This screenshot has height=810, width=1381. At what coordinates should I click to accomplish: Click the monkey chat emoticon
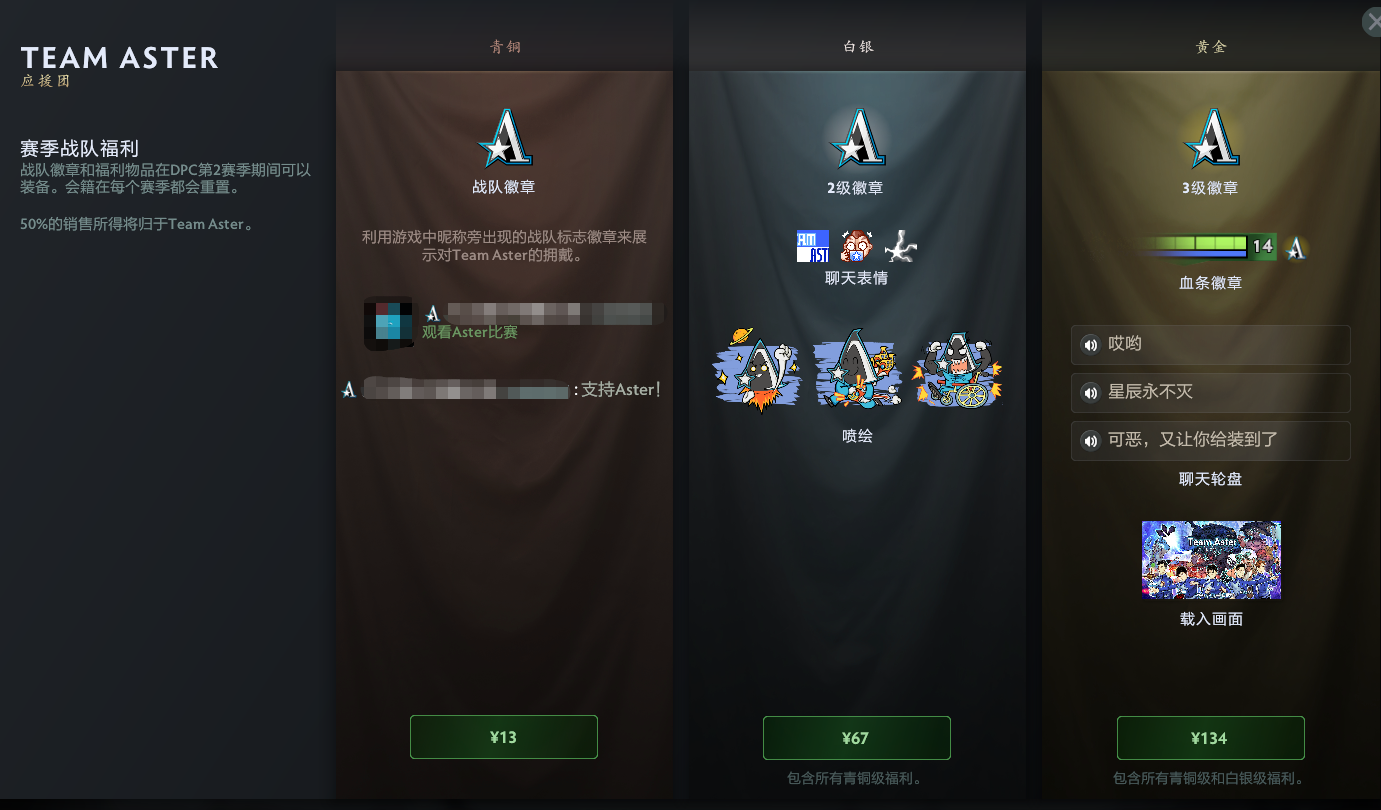[x=855, y=244]
